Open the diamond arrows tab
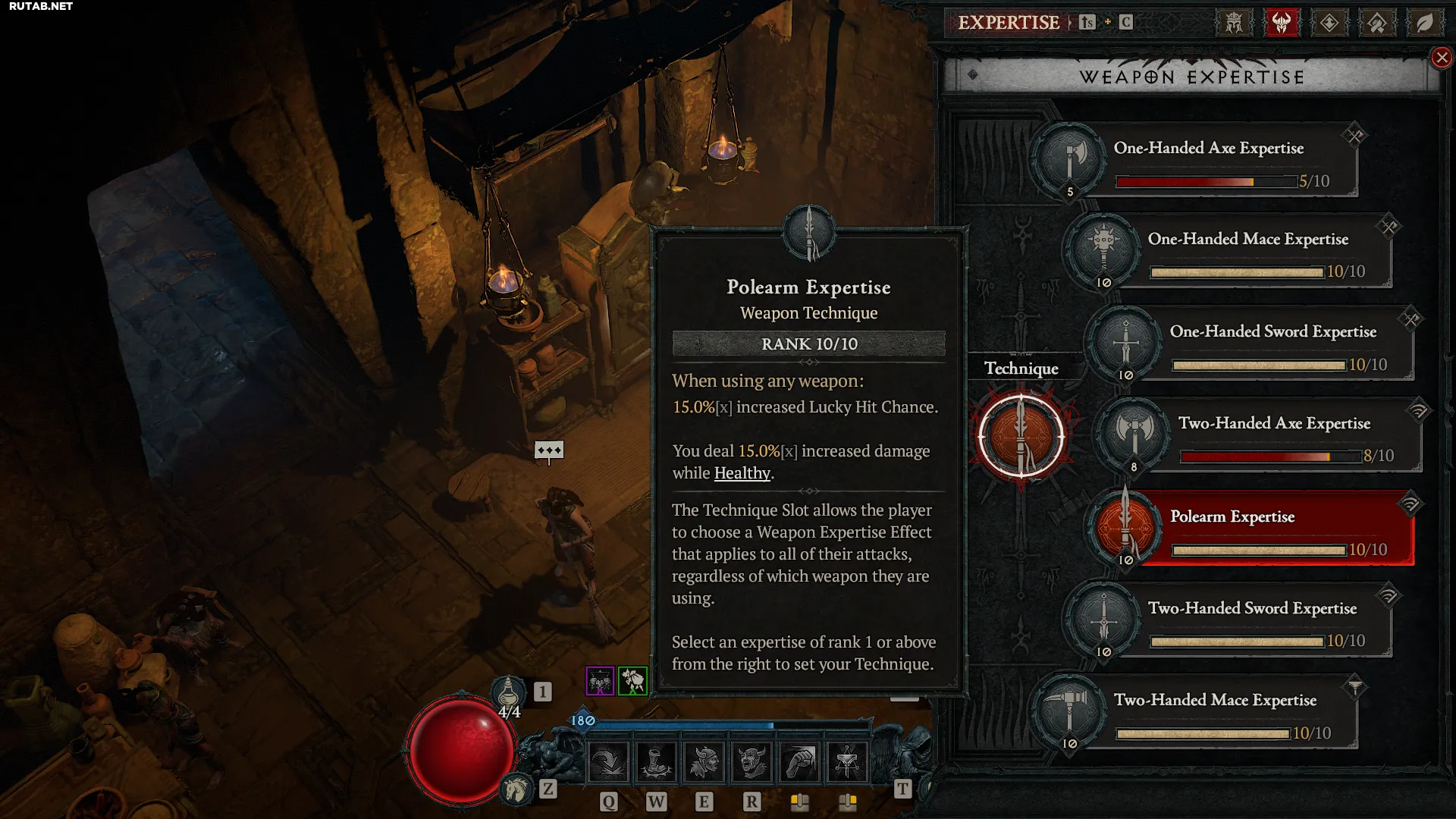The image size is (1456, 819). 1329,23
